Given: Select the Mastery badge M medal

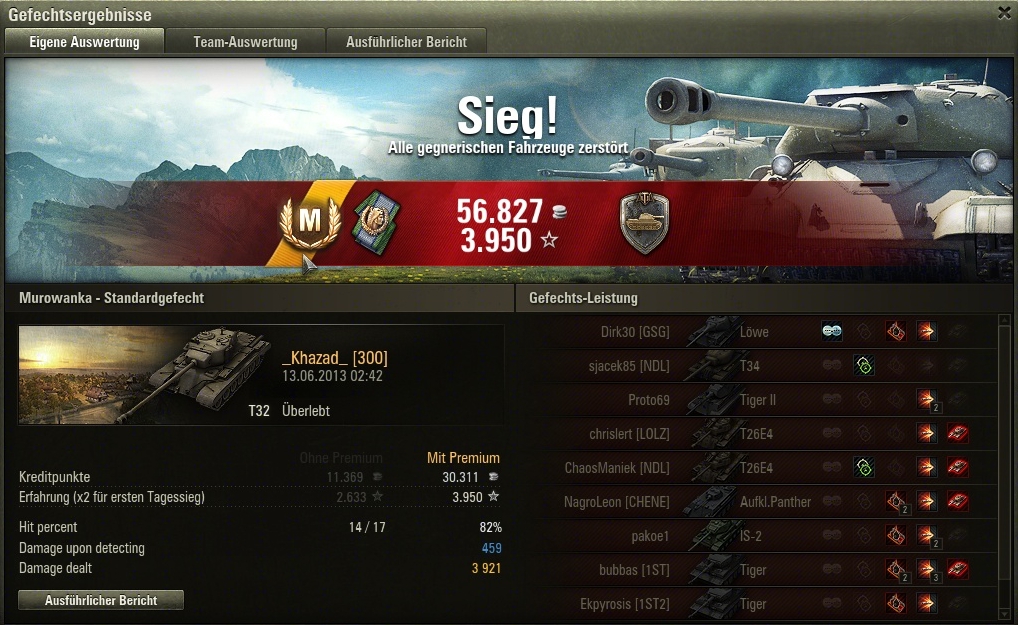Looking at the screenshot, I should coord(307,224).
